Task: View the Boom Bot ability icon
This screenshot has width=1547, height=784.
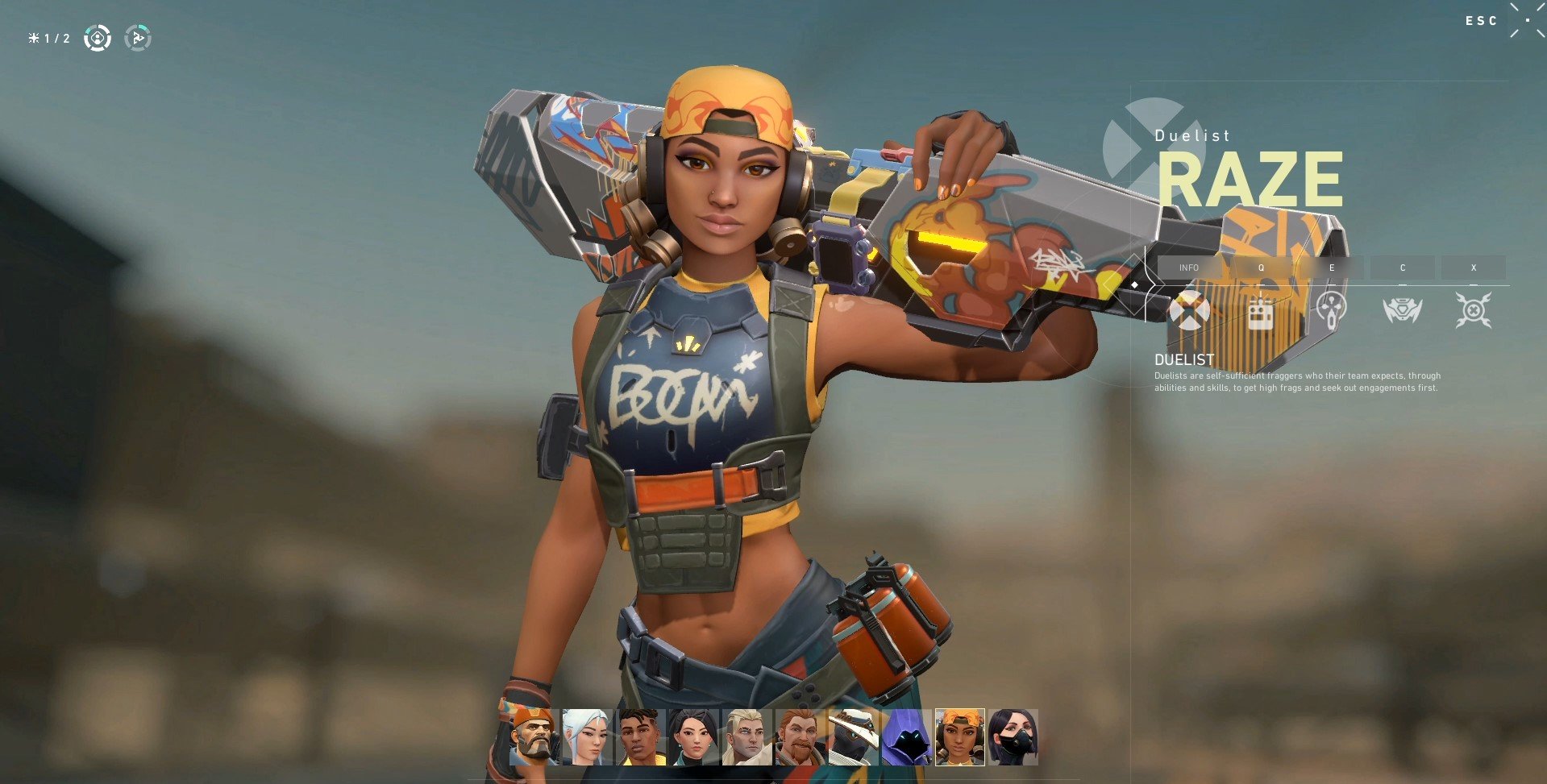Action: click(1262, 310)
